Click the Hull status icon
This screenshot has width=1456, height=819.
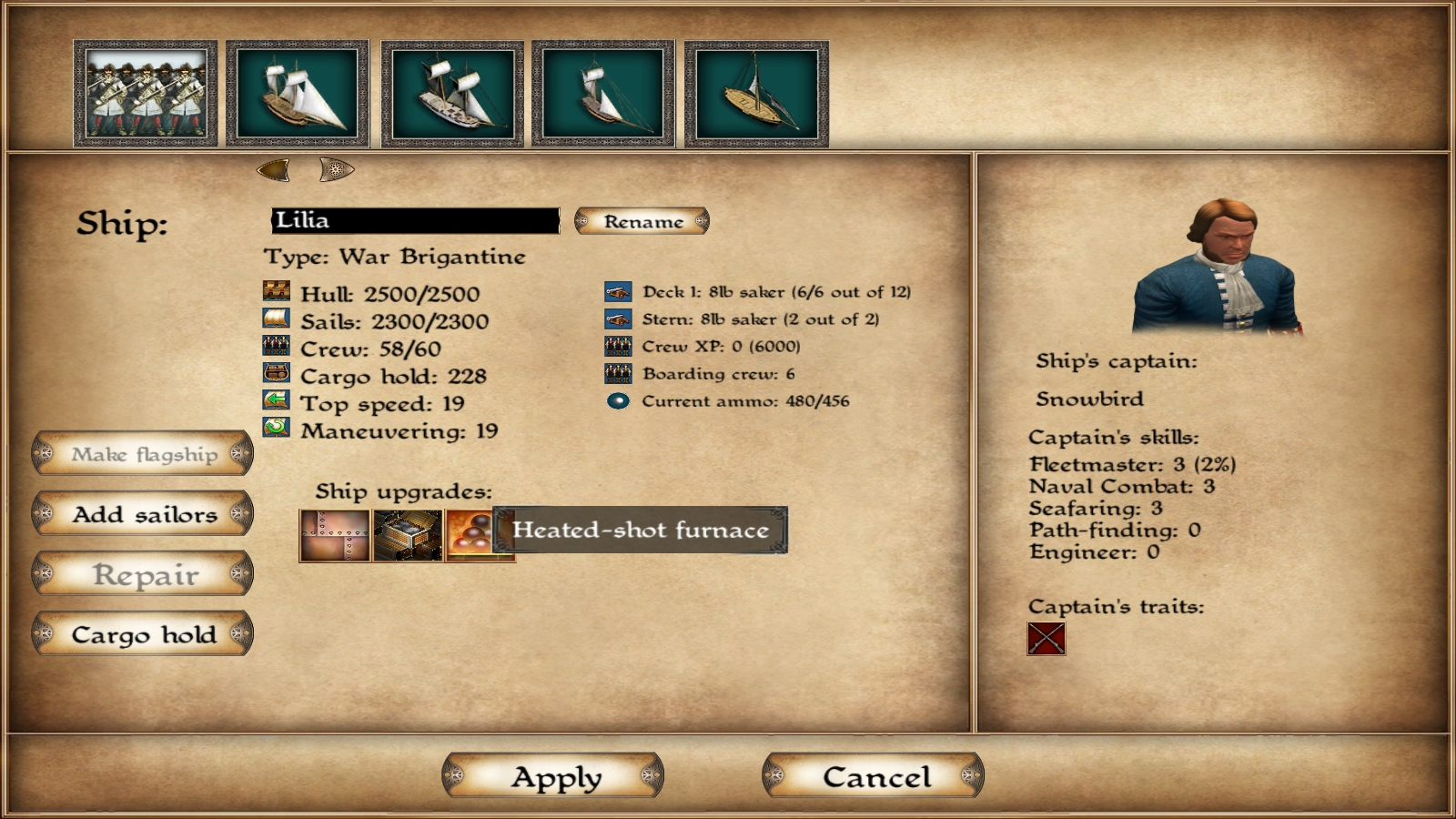(278, 293)
